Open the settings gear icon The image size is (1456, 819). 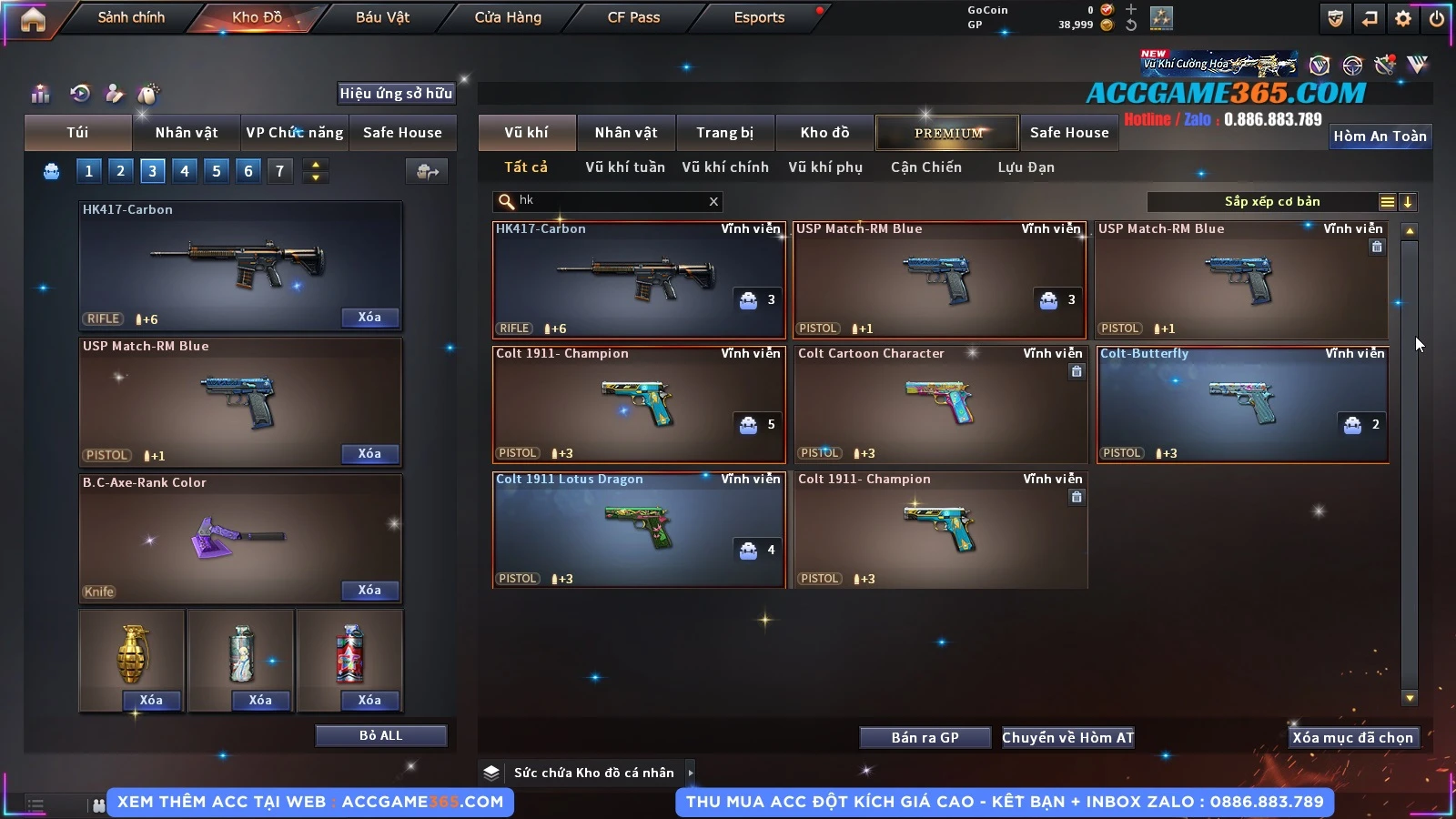[x=1403, y=18]
